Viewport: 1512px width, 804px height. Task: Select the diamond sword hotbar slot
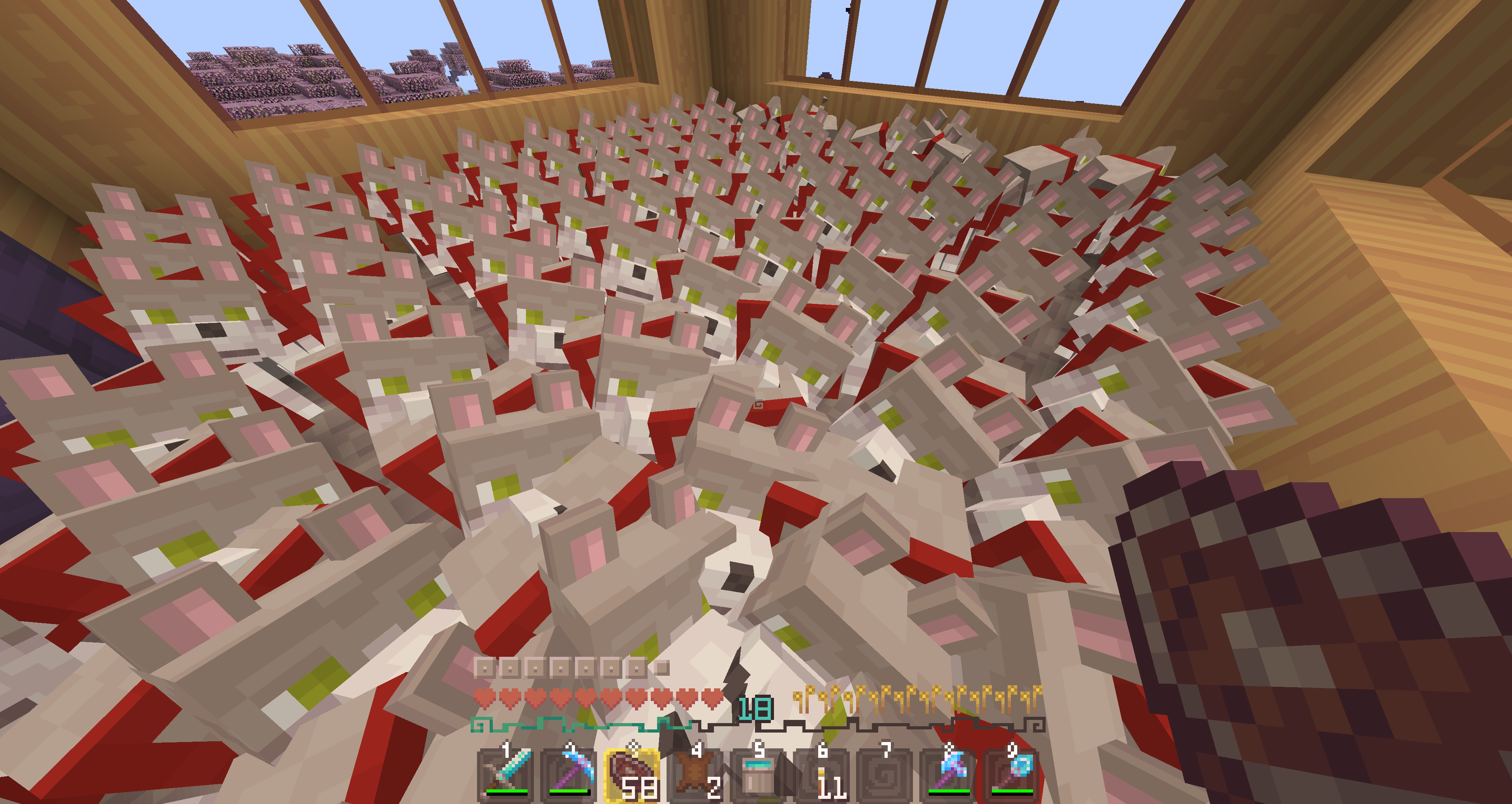506,774
